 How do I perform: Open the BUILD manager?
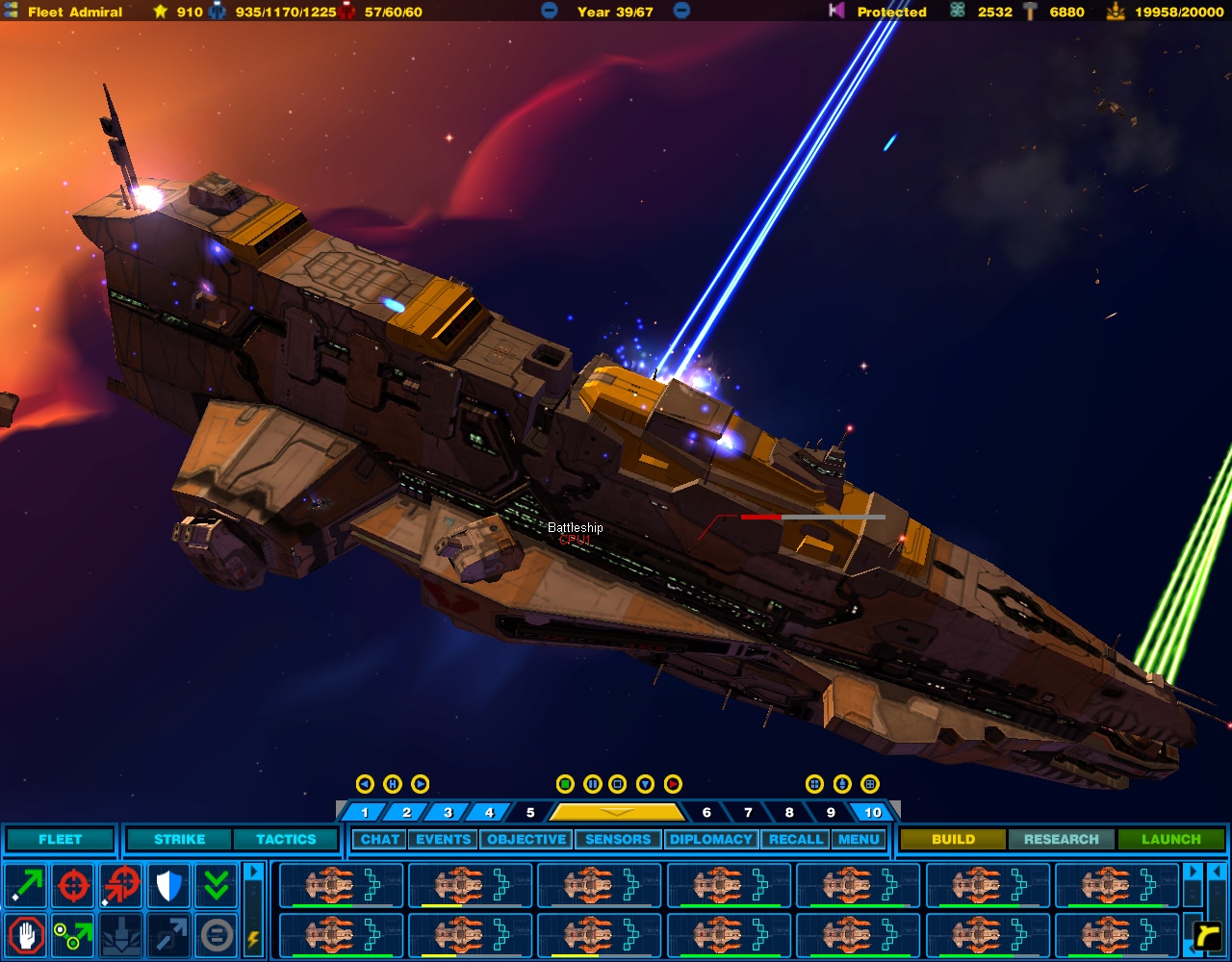953,840
